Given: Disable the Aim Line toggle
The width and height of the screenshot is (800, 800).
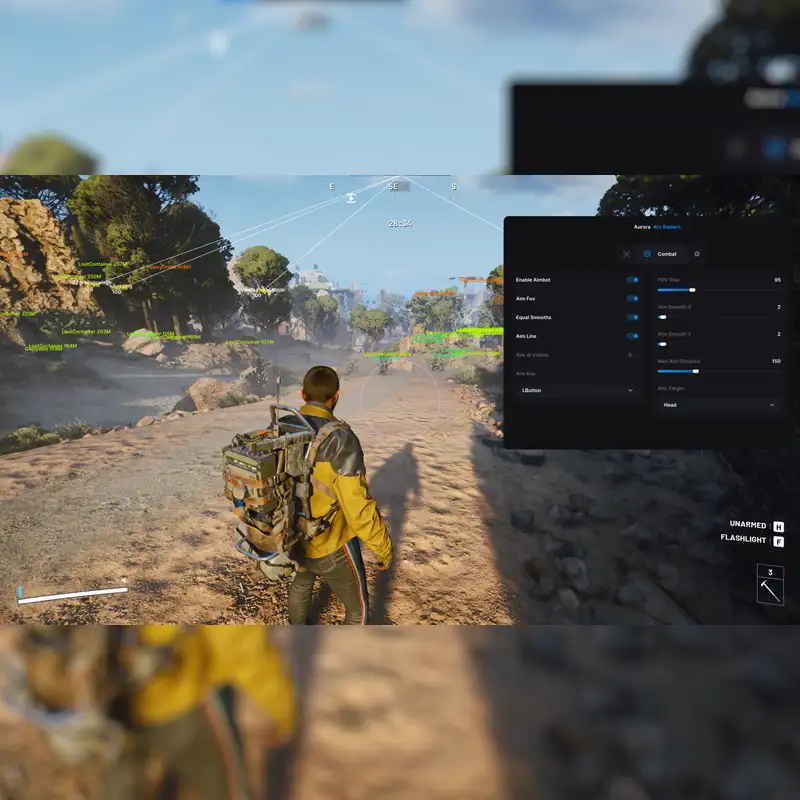Looking at the screenshot, I should (632, 336).
